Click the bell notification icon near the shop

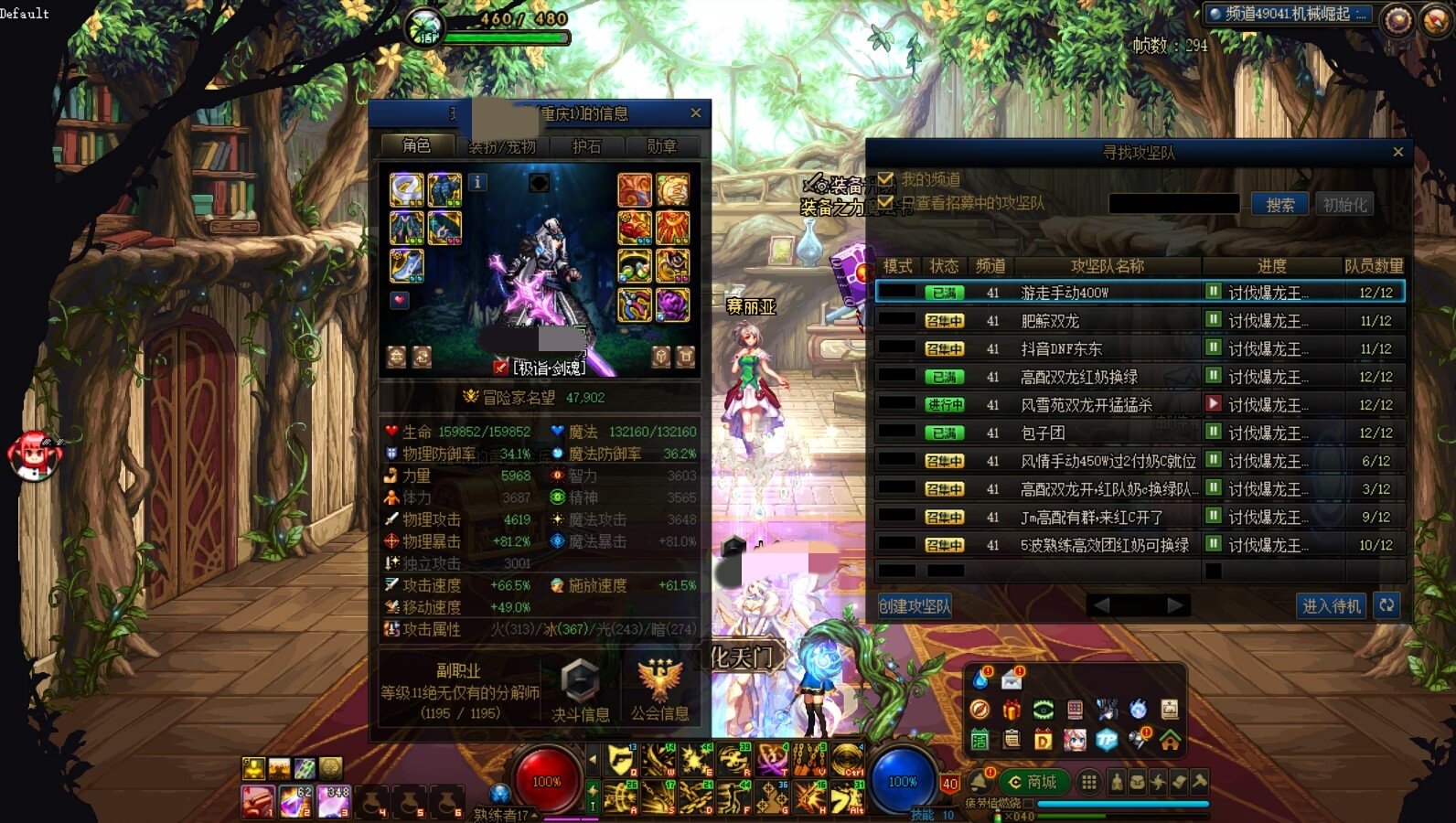980,781
